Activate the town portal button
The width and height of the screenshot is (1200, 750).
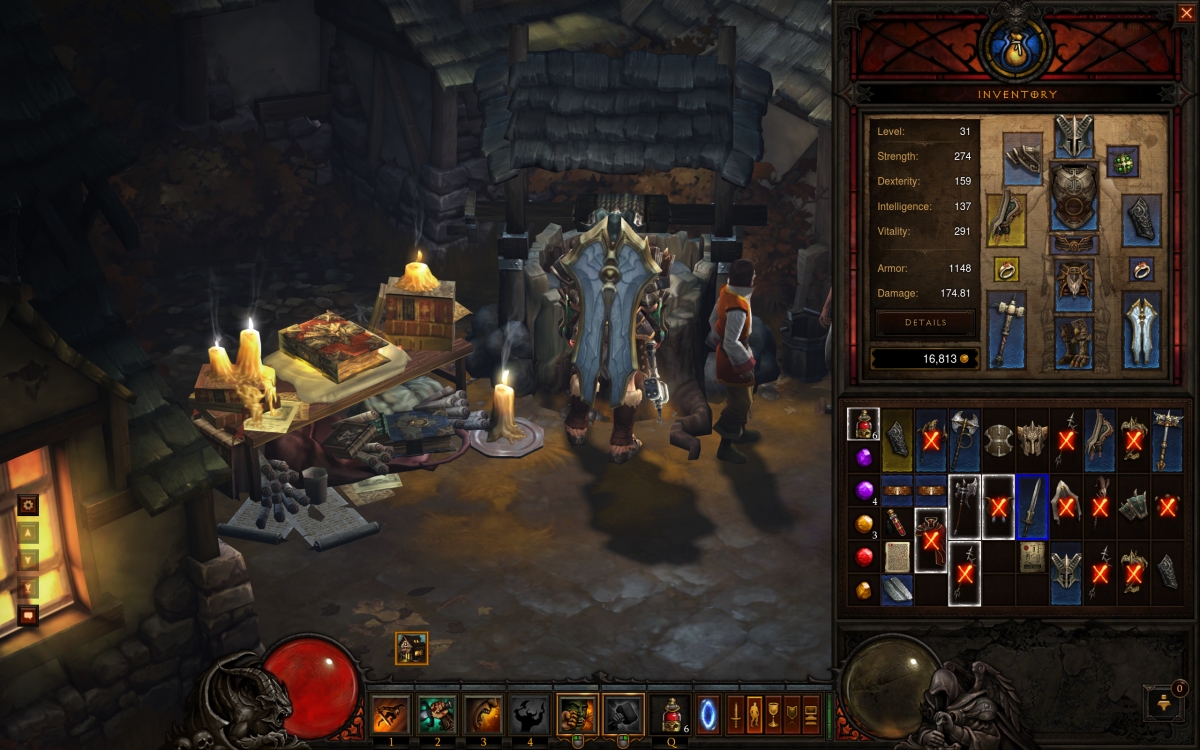coord(708,715)
